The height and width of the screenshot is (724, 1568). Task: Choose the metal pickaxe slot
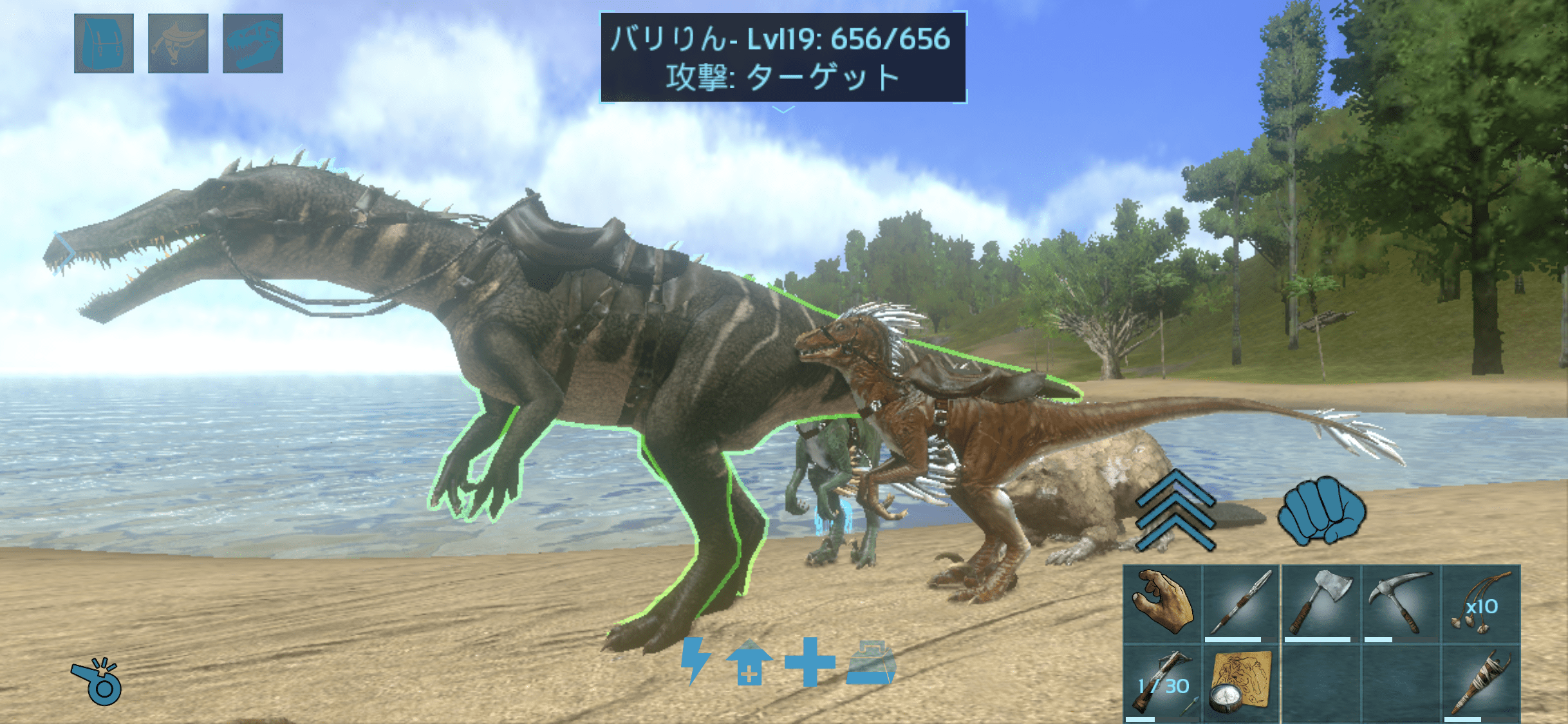[1401, 604]
